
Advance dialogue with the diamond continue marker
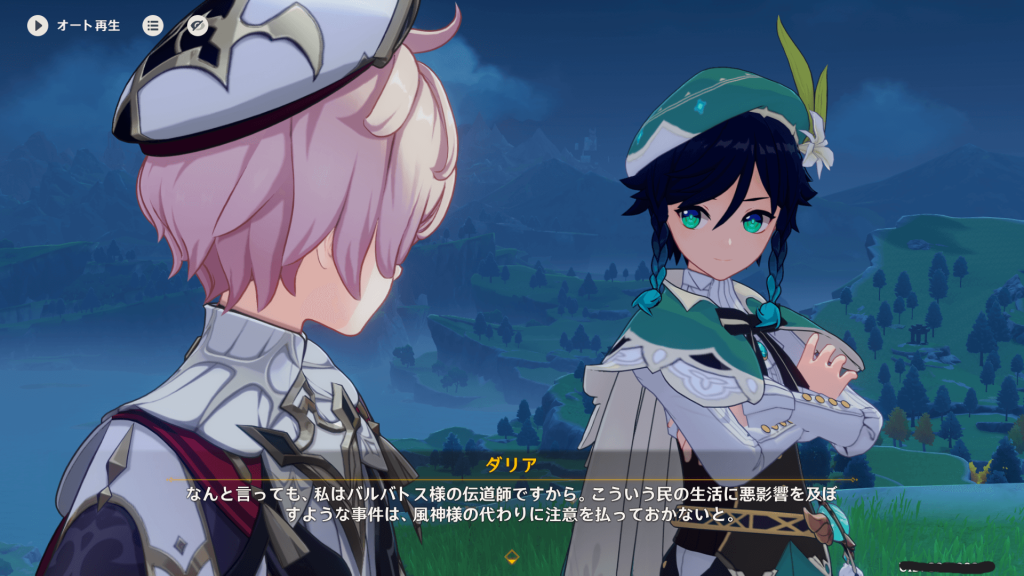coord(511,556)
